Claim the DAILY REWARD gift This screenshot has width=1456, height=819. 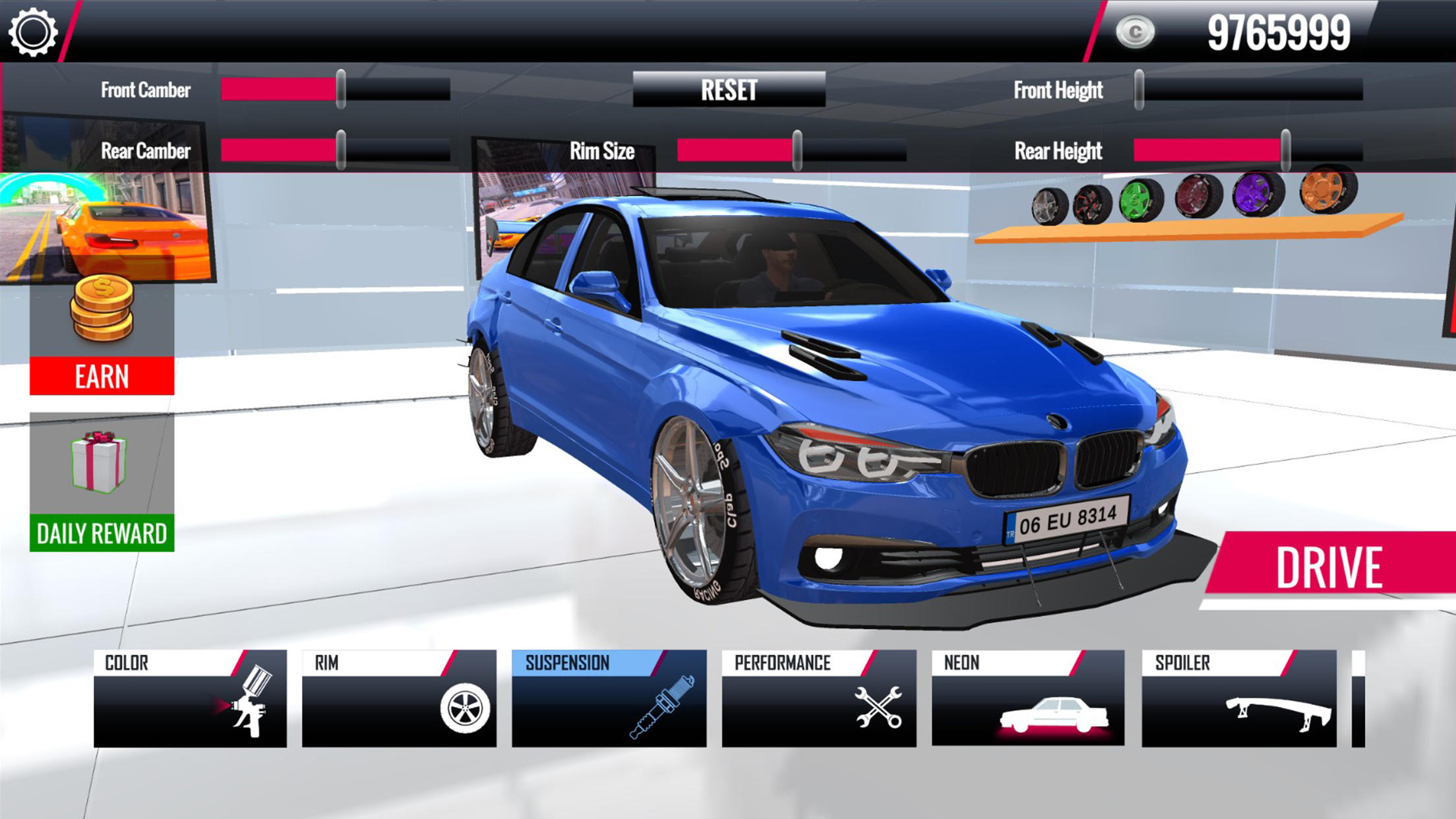click(102, 483)
